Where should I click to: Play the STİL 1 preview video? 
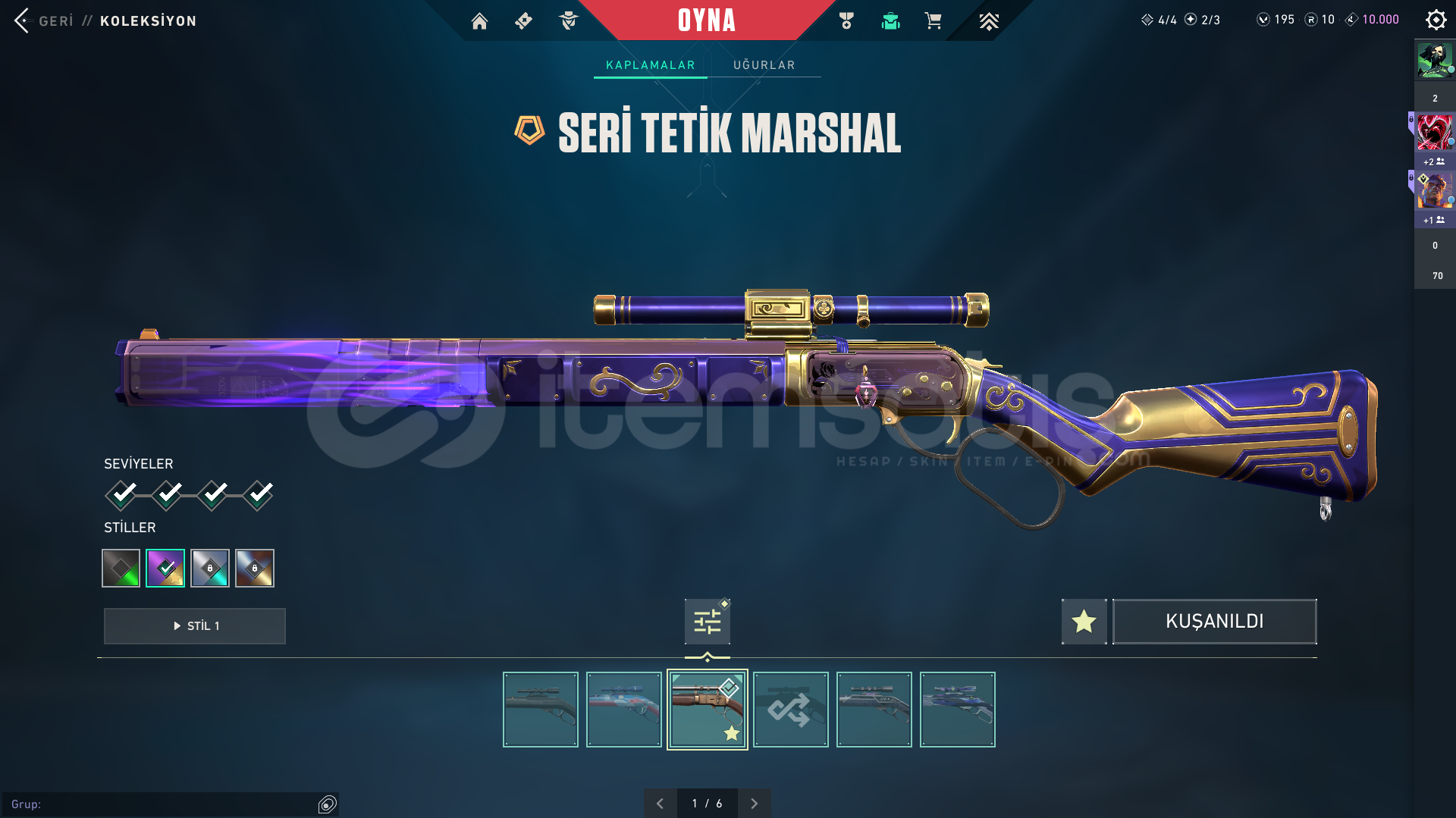coord(195,626)
